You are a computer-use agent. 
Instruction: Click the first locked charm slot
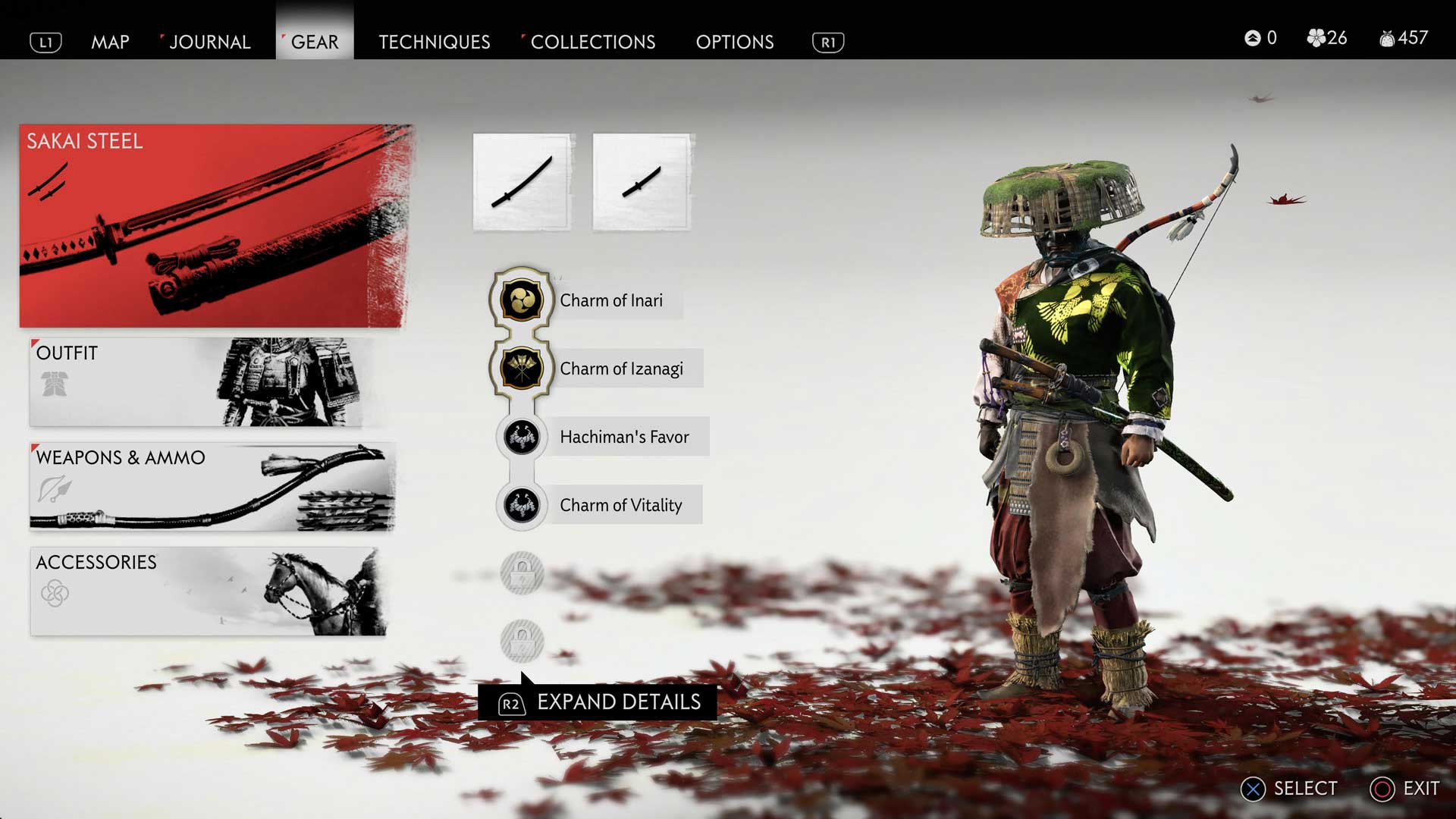(521, 574)
